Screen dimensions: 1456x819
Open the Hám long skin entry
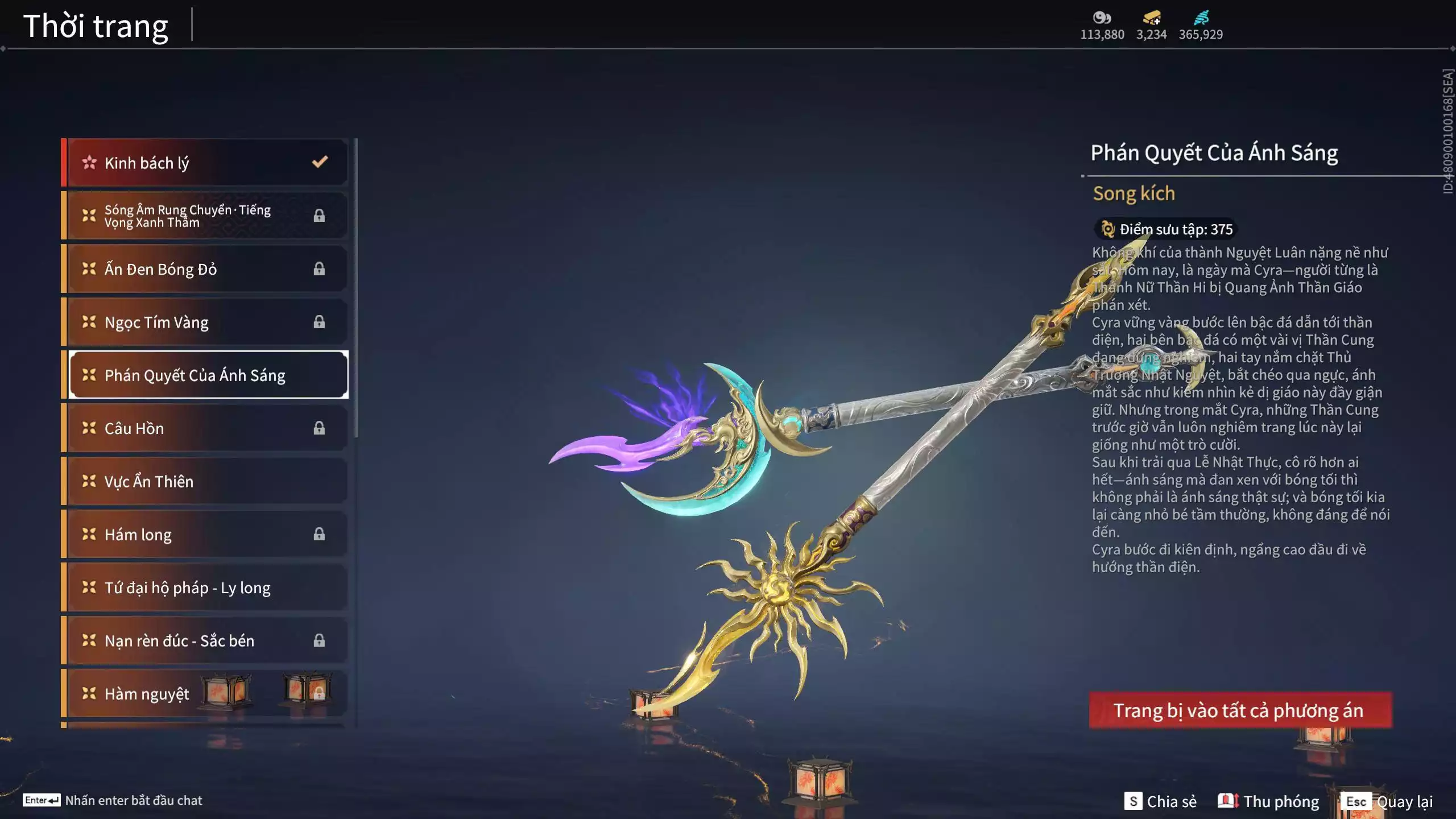pos(205,534)
